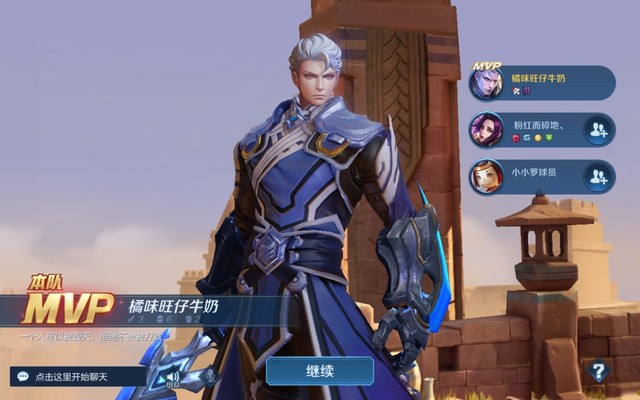Viewport: 640px width, 400px height.
Task: Click the 继续 continue button
Action: (319, 371)
